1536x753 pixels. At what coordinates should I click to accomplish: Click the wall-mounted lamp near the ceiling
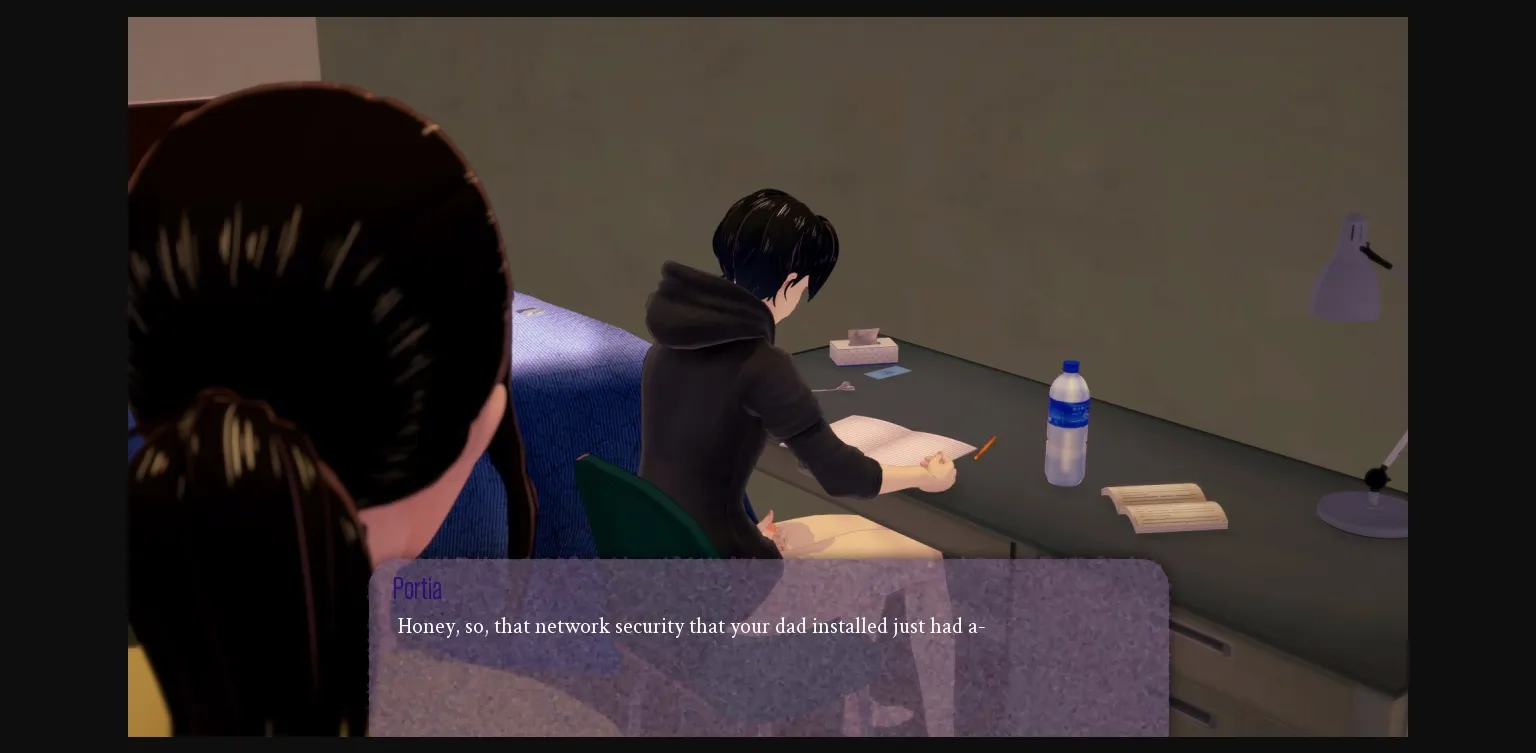(x=1345, y=262)
